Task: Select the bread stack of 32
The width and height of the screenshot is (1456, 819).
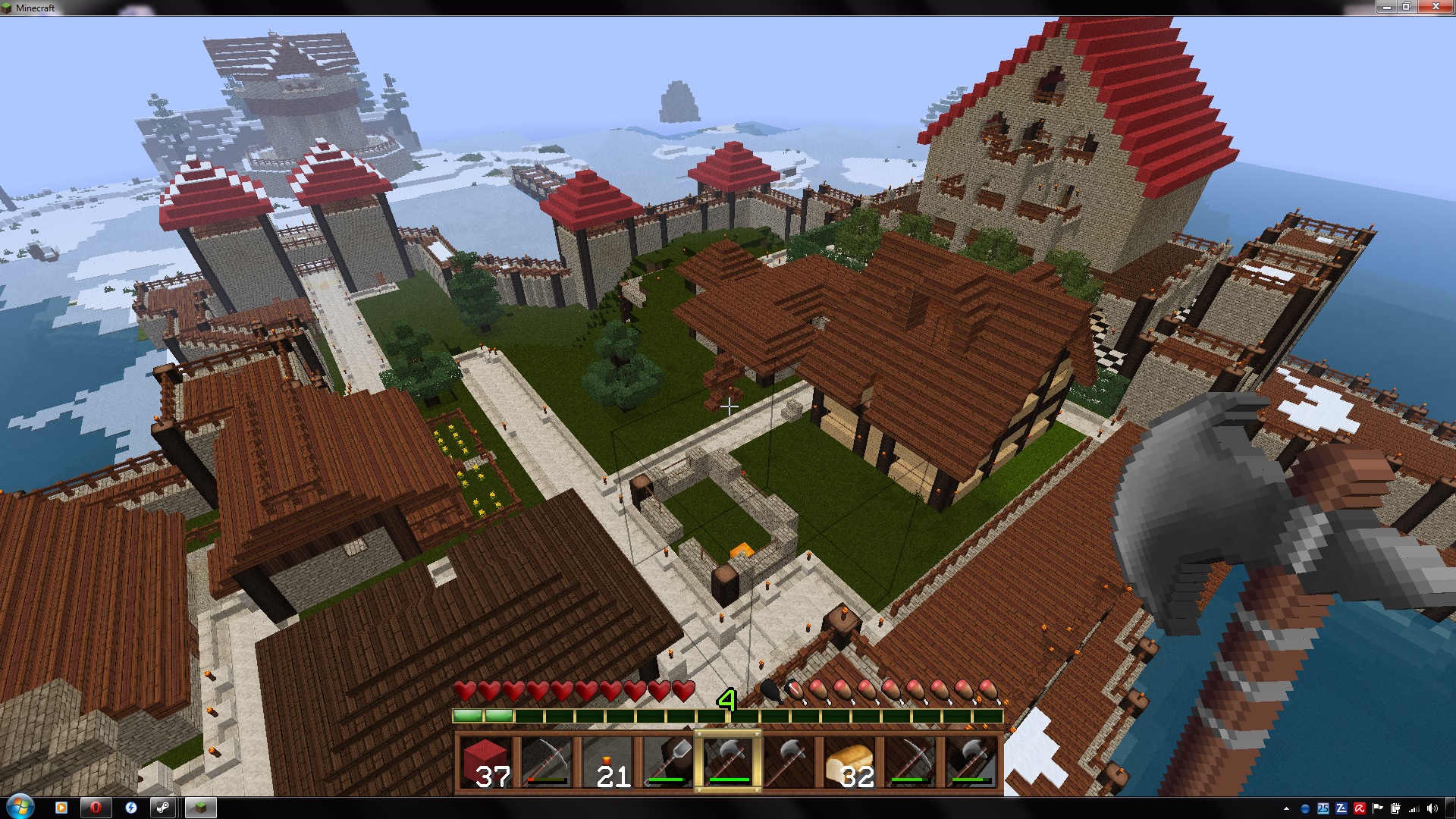Action: pyautogui.click(x=849, y=761)
